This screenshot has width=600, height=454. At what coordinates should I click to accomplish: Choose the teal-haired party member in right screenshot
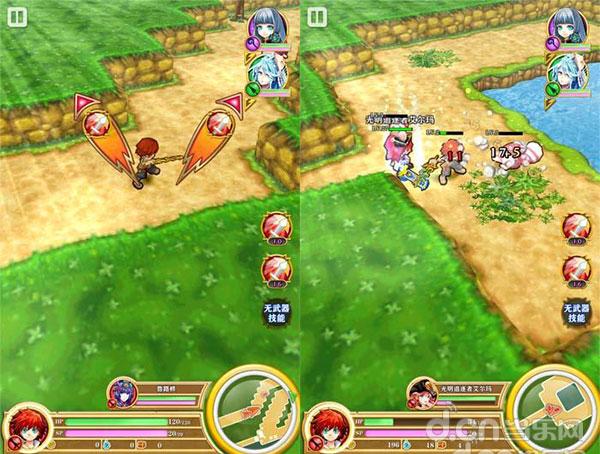[568, 72]
